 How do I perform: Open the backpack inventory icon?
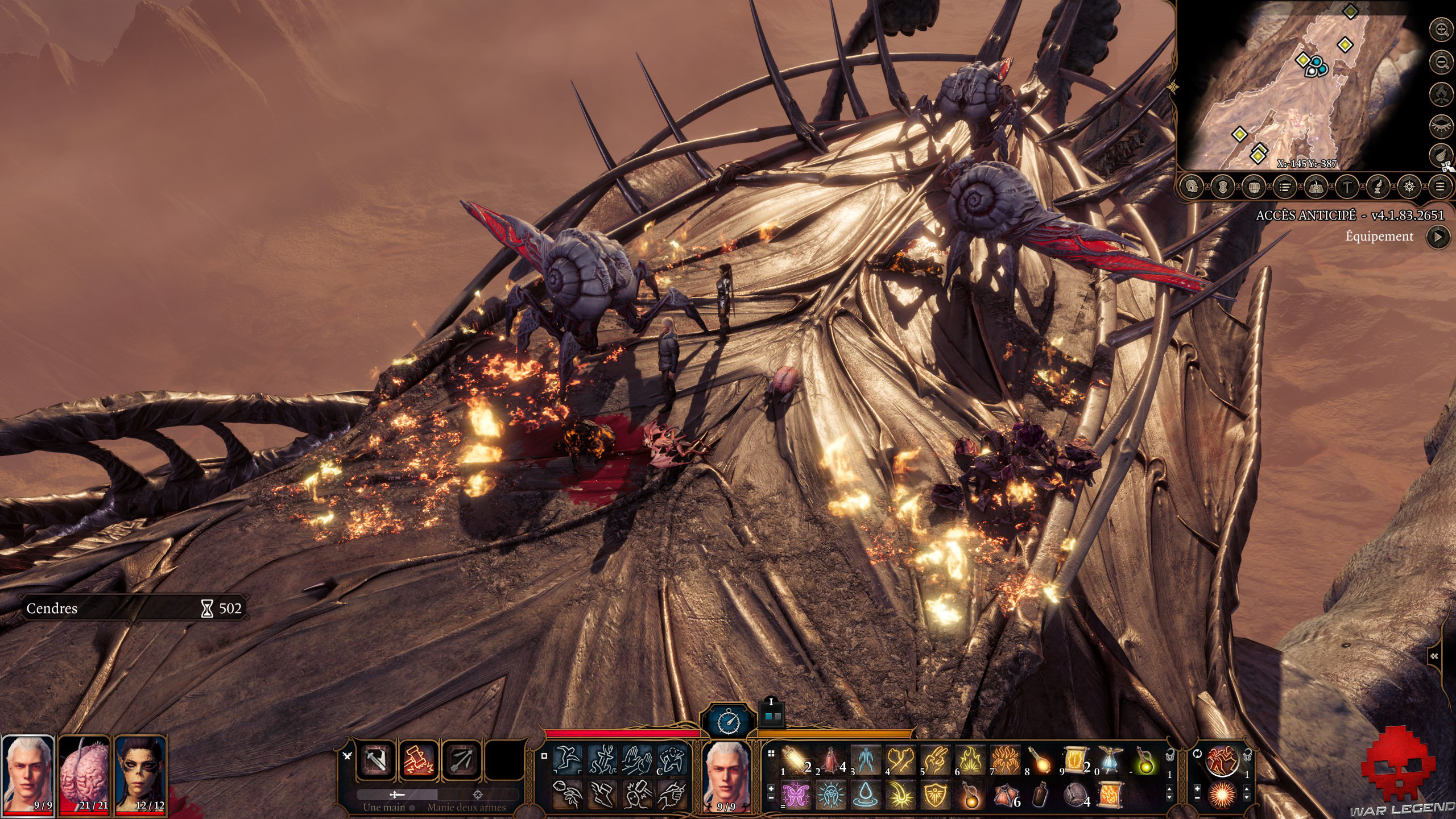pos(1254,187)
